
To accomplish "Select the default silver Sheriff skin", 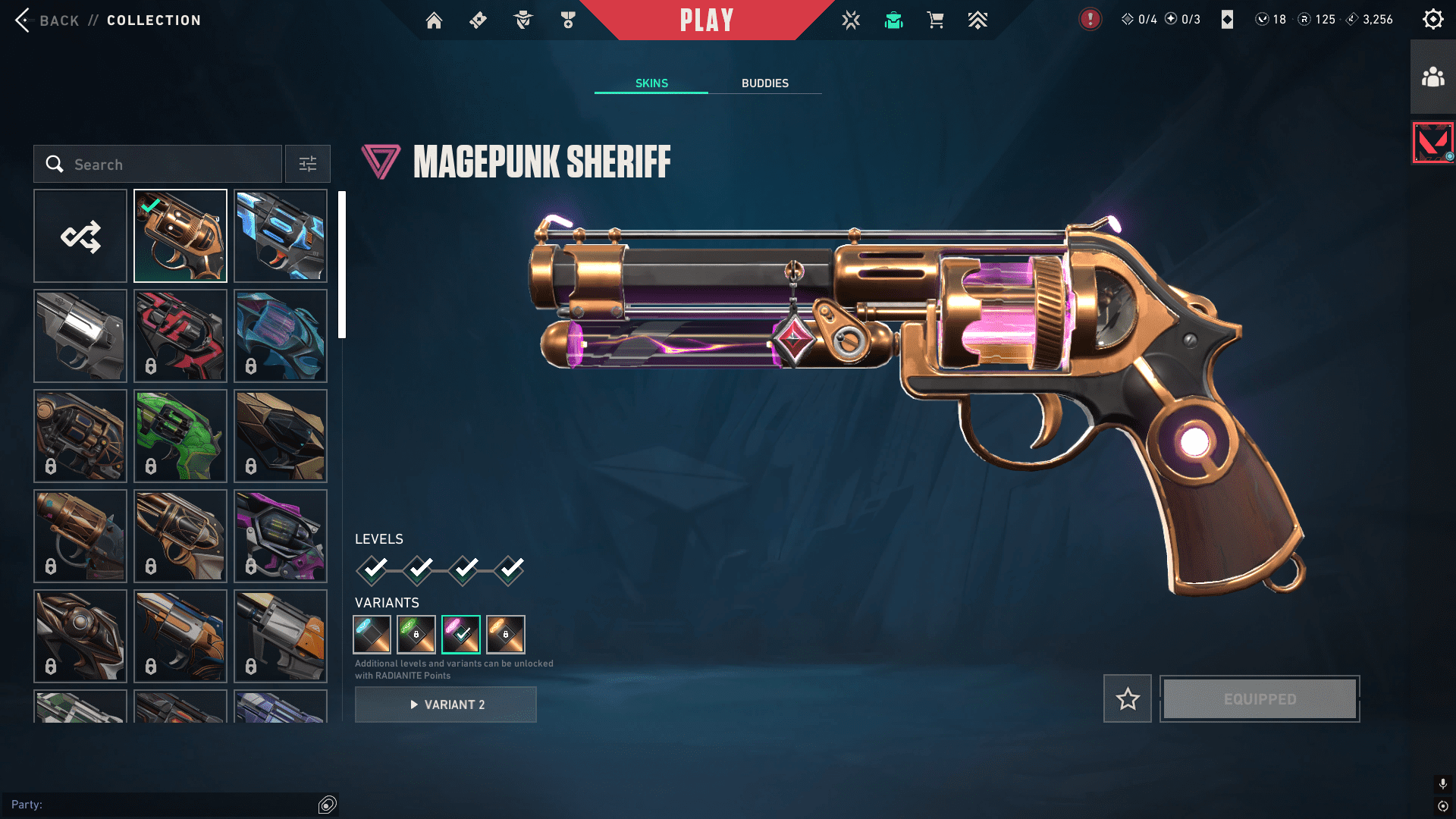I will pos(80,336).
